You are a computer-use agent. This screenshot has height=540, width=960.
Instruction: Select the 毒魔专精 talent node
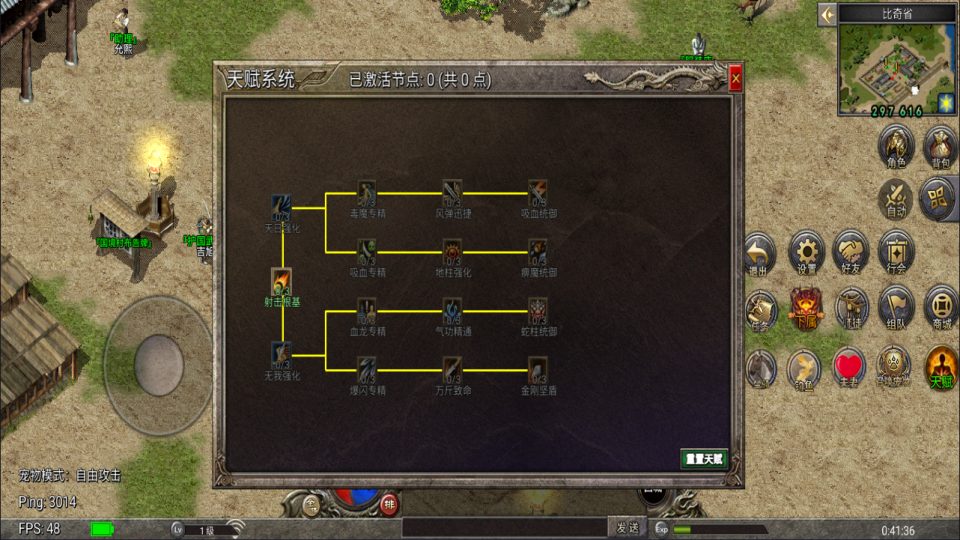pos(368,192)
